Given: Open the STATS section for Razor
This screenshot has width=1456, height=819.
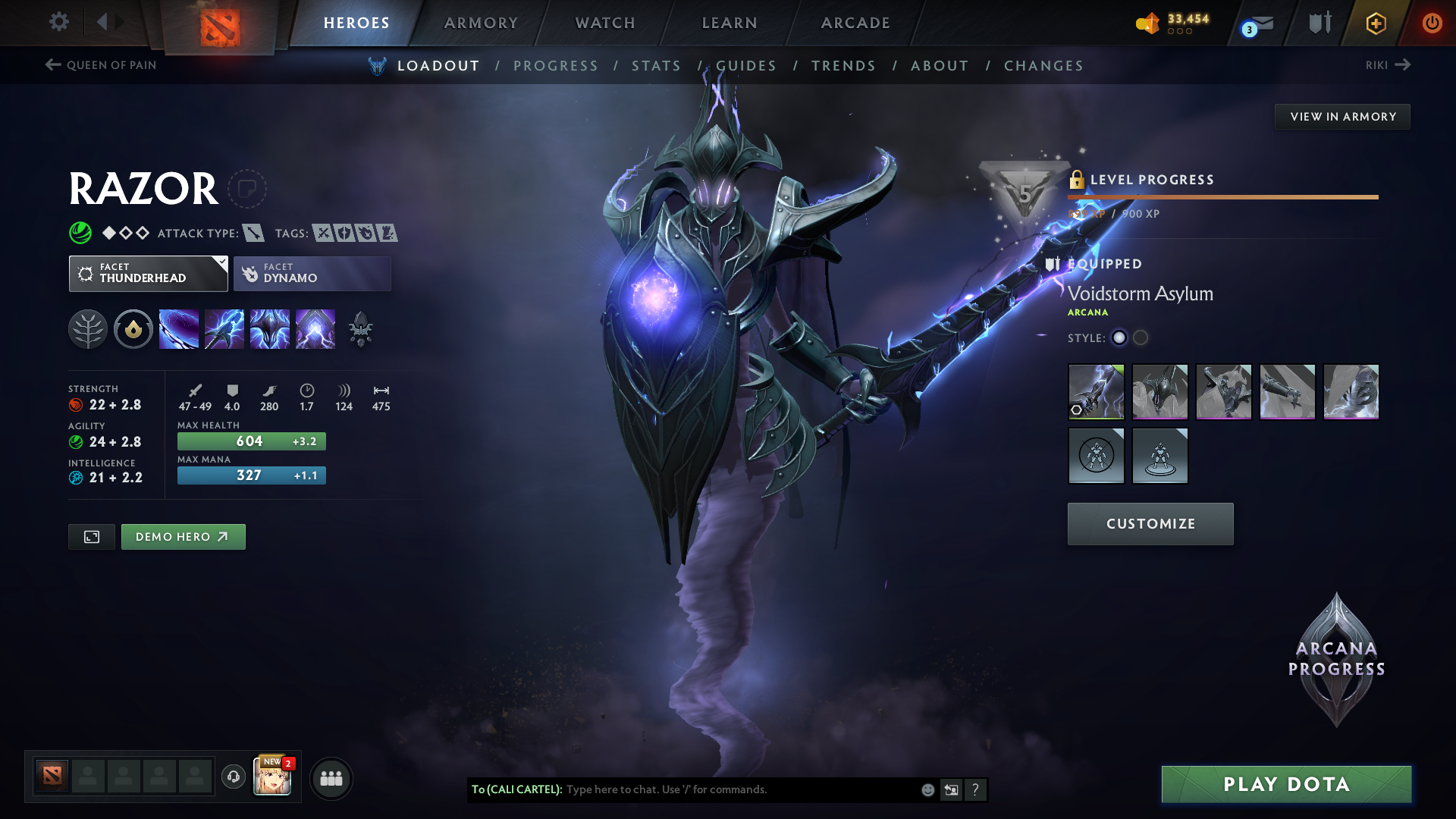Looking at the screenshot, I should coord(657,65).
